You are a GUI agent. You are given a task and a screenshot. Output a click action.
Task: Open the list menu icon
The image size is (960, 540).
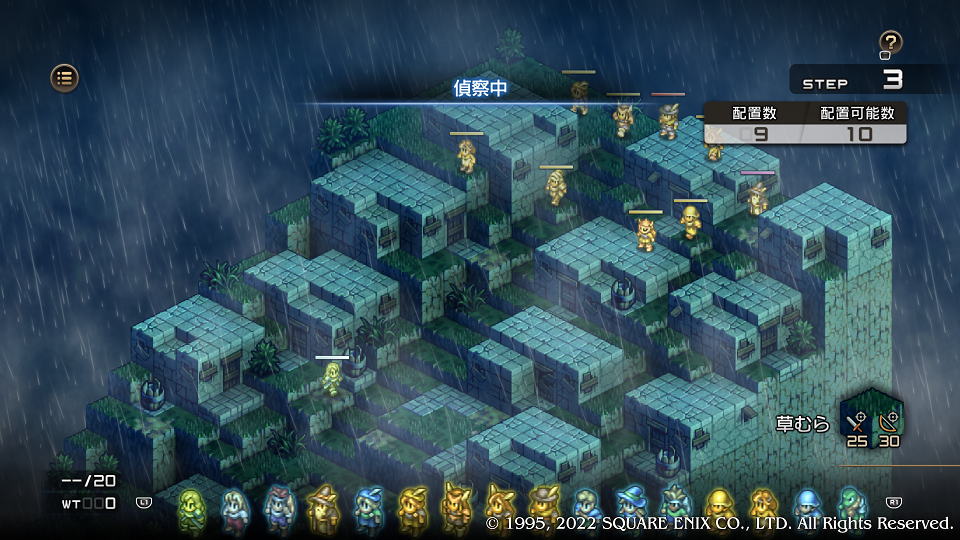64,77
